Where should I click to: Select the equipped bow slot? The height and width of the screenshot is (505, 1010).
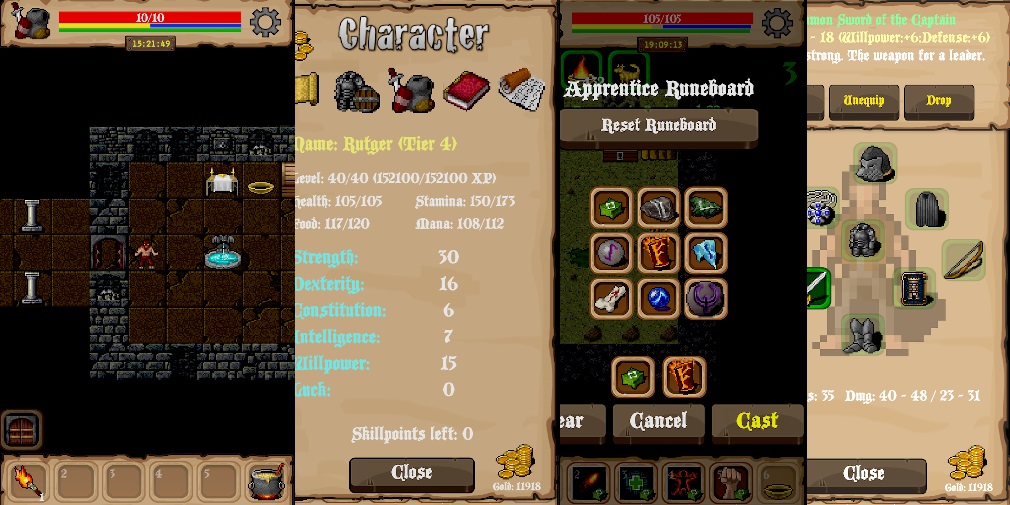[962, 259]
